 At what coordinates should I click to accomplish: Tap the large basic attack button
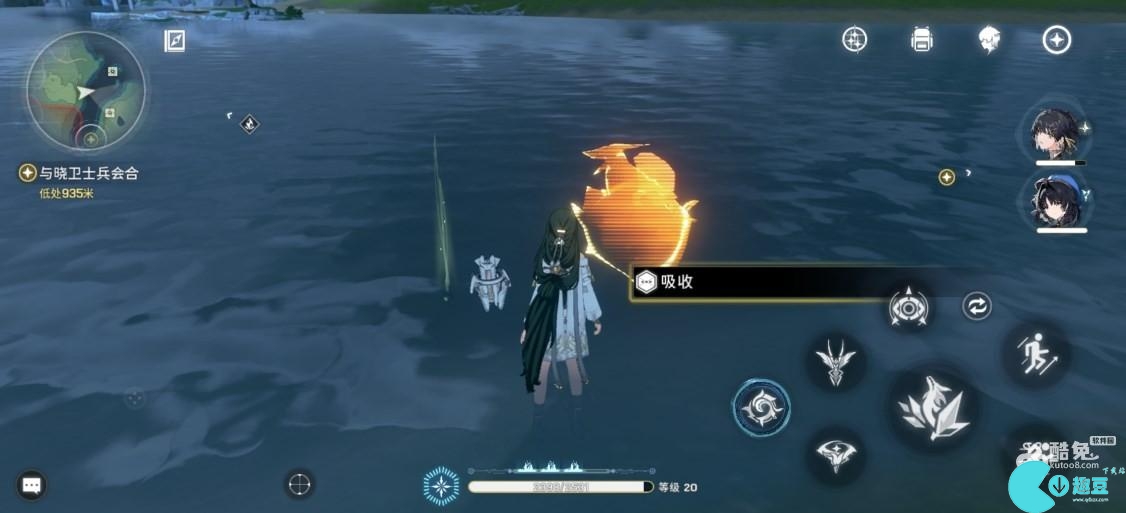pos(935,407)
